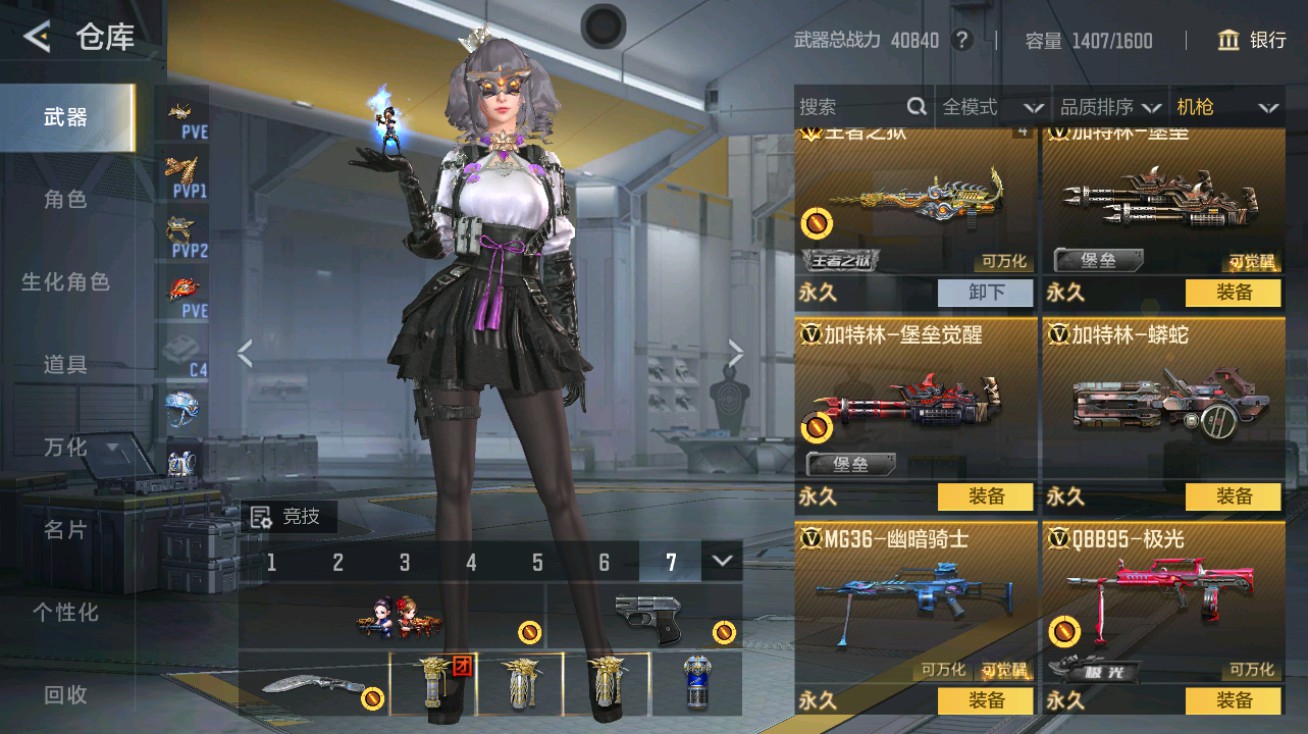
Task: Equip the MG36-幽暗骑士 weapon
Action: [x=985, y=701]
